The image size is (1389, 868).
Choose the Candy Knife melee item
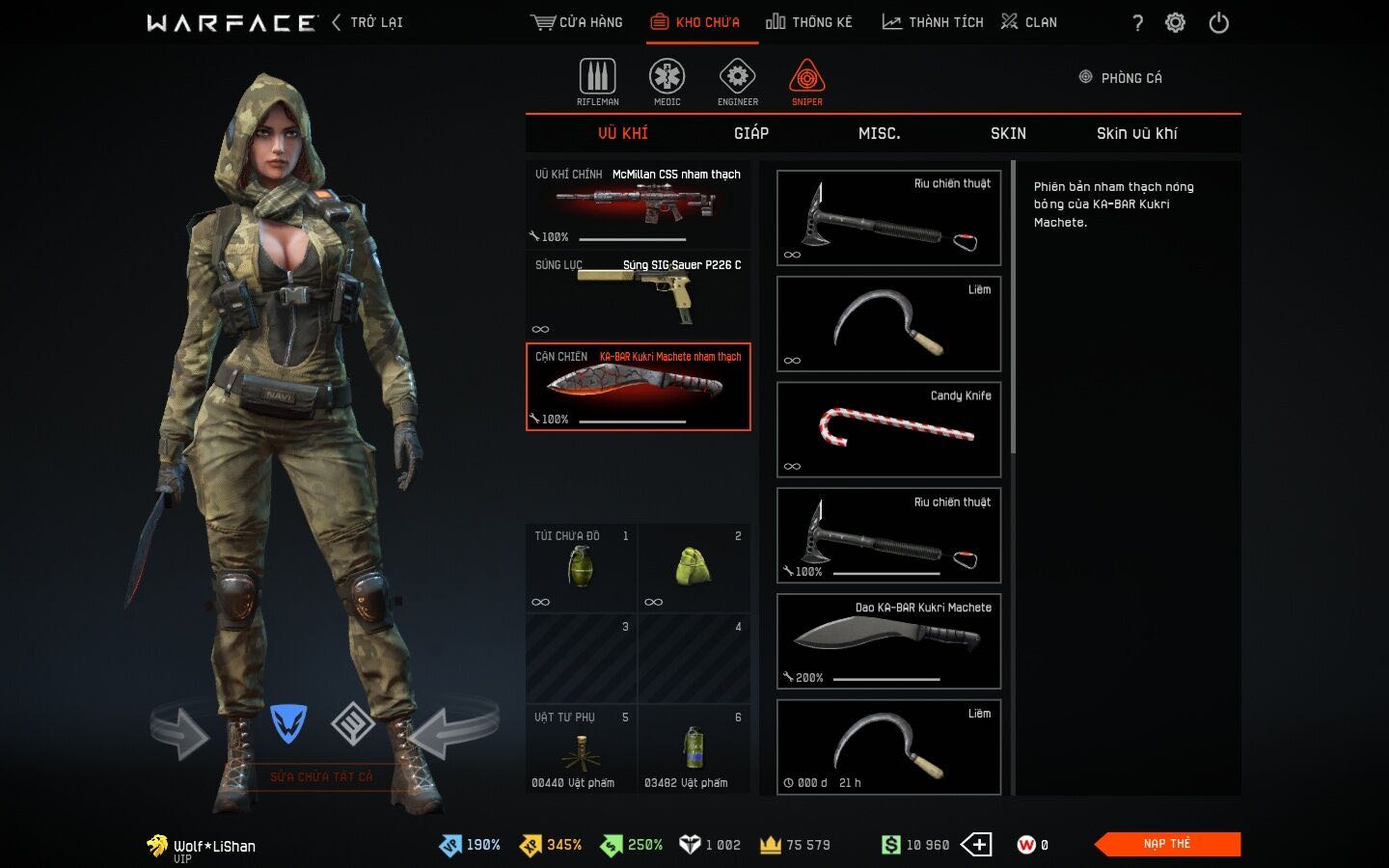(x=888, y=429)
